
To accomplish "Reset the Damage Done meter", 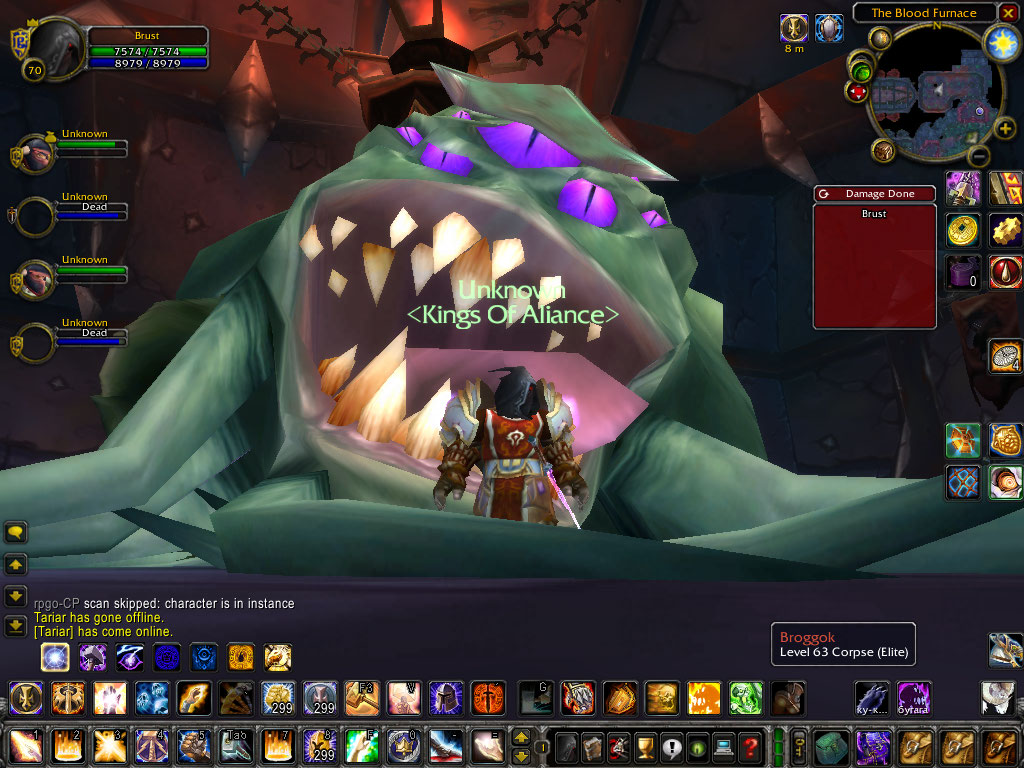I will 823,194.
